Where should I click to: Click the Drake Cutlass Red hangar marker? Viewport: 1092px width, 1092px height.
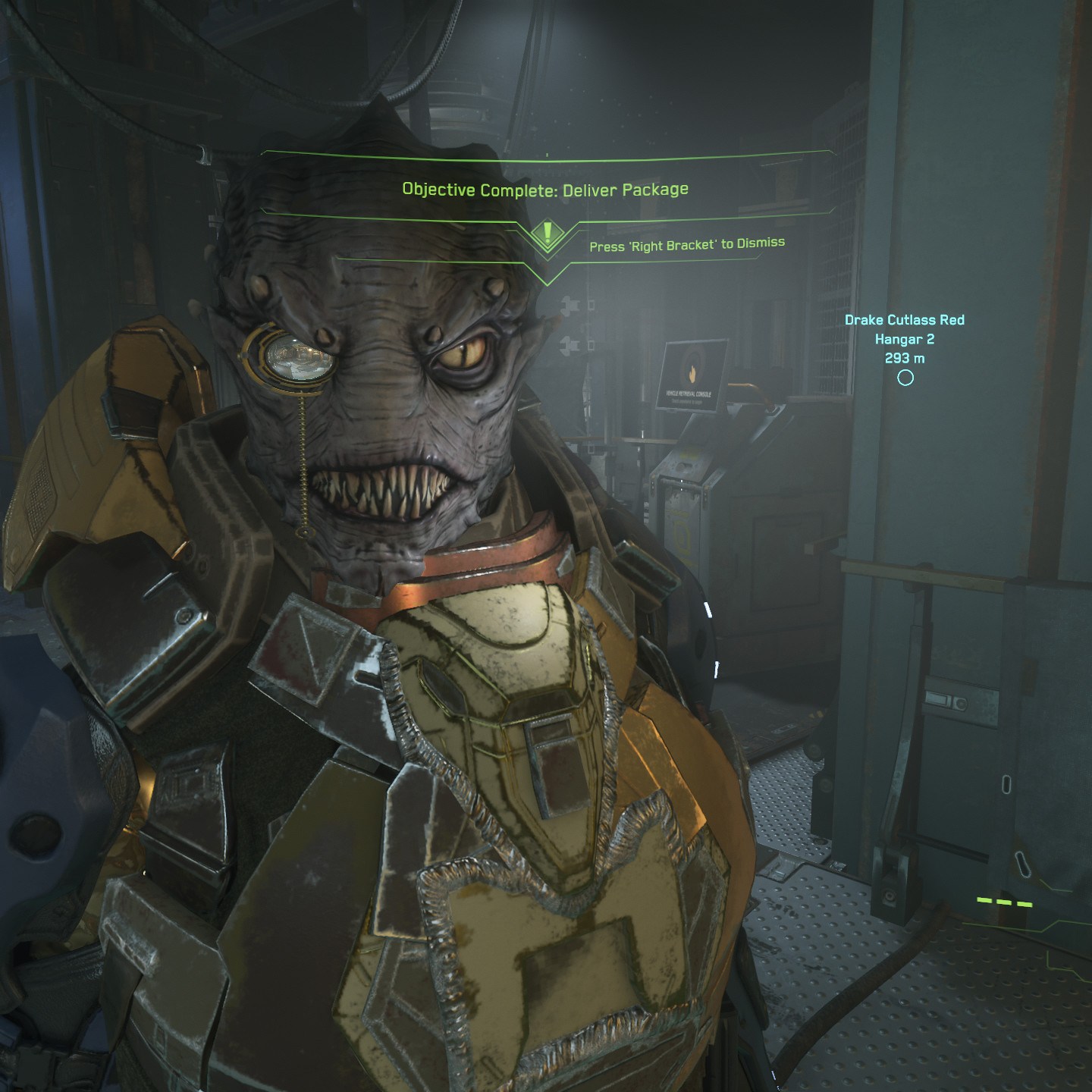tap(905, 378)
